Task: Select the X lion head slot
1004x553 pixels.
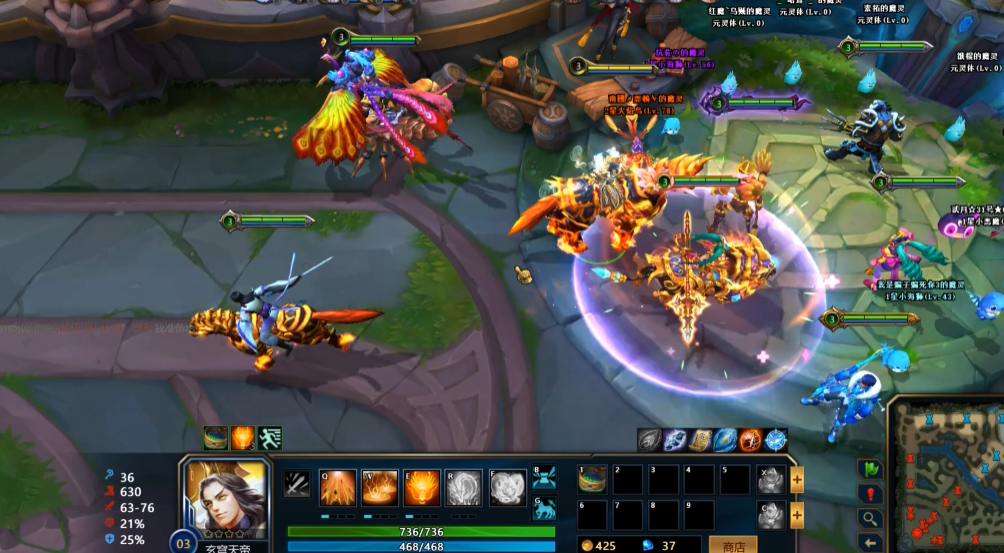Action: tap(768, 480)
